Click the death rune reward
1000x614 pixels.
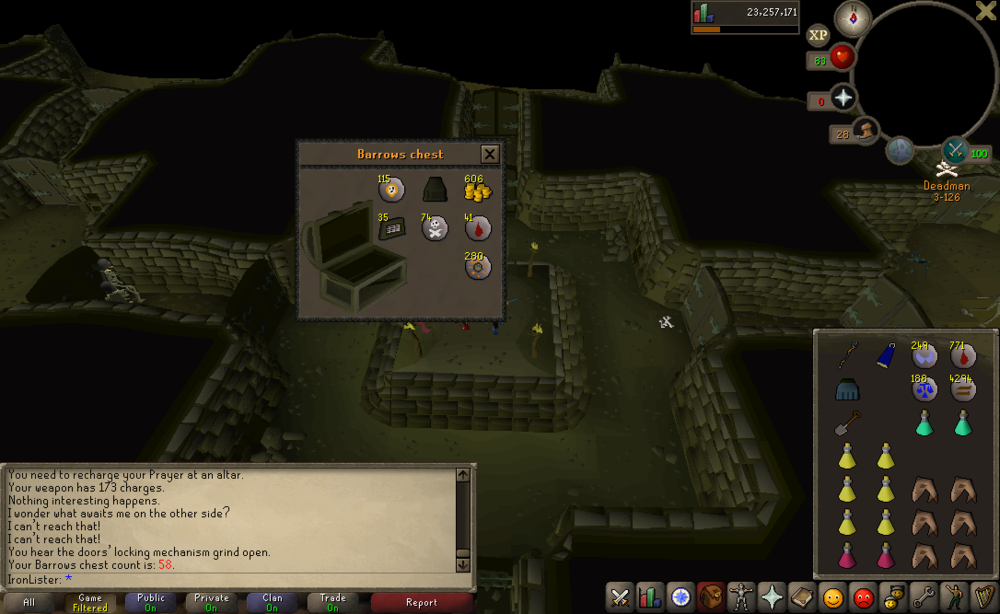(x=435, y=229)
